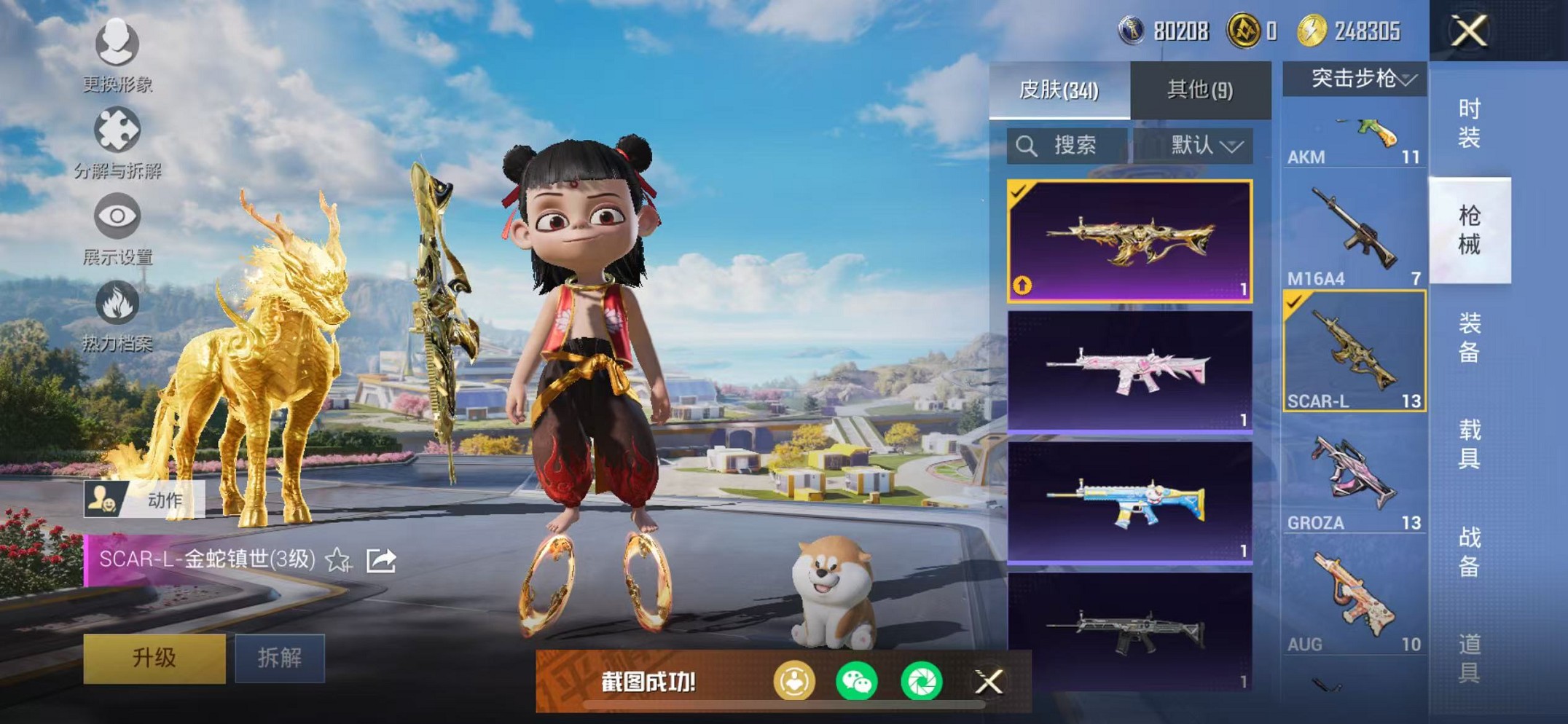This screenshot has width=1568, height=724.
Task: Click the 动作 emote button
Action: tap(144, 500)
